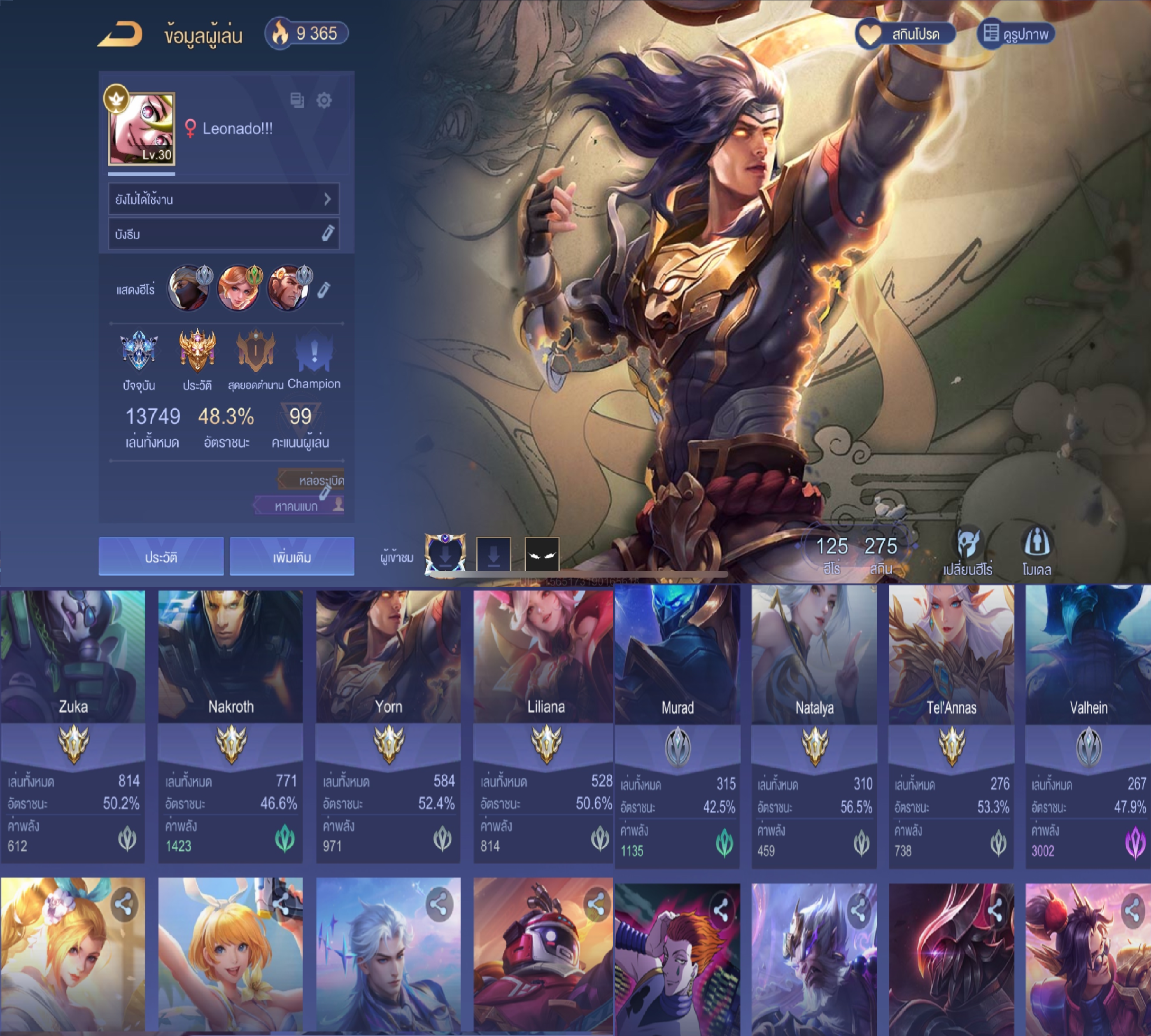
Task: Edit the บังธีม theme field
Action: [328, 233]
